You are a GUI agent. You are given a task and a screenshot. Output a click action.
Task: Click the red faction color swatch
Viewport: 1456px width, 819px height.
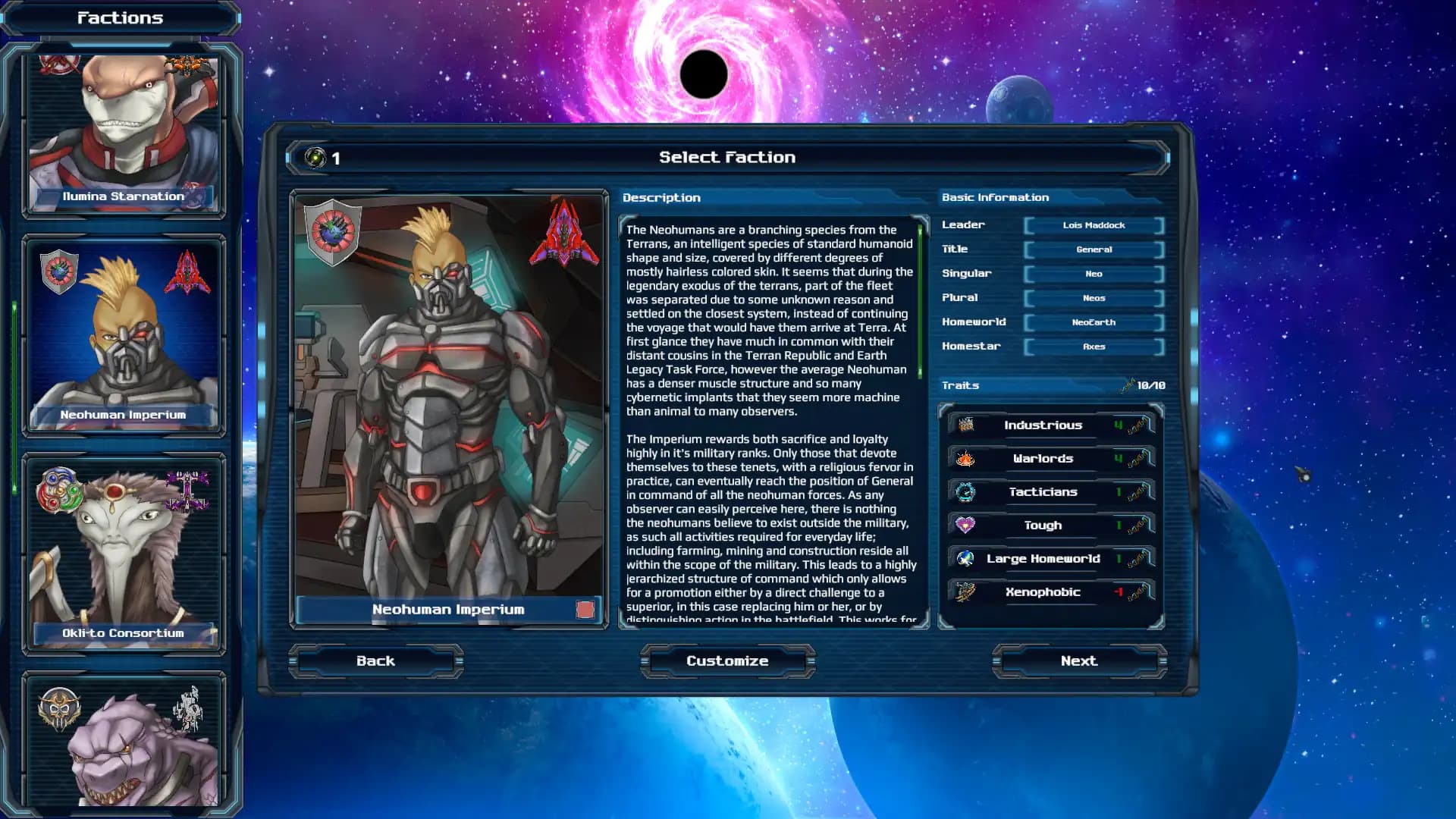pyautogui.click(x=585, y=610)
